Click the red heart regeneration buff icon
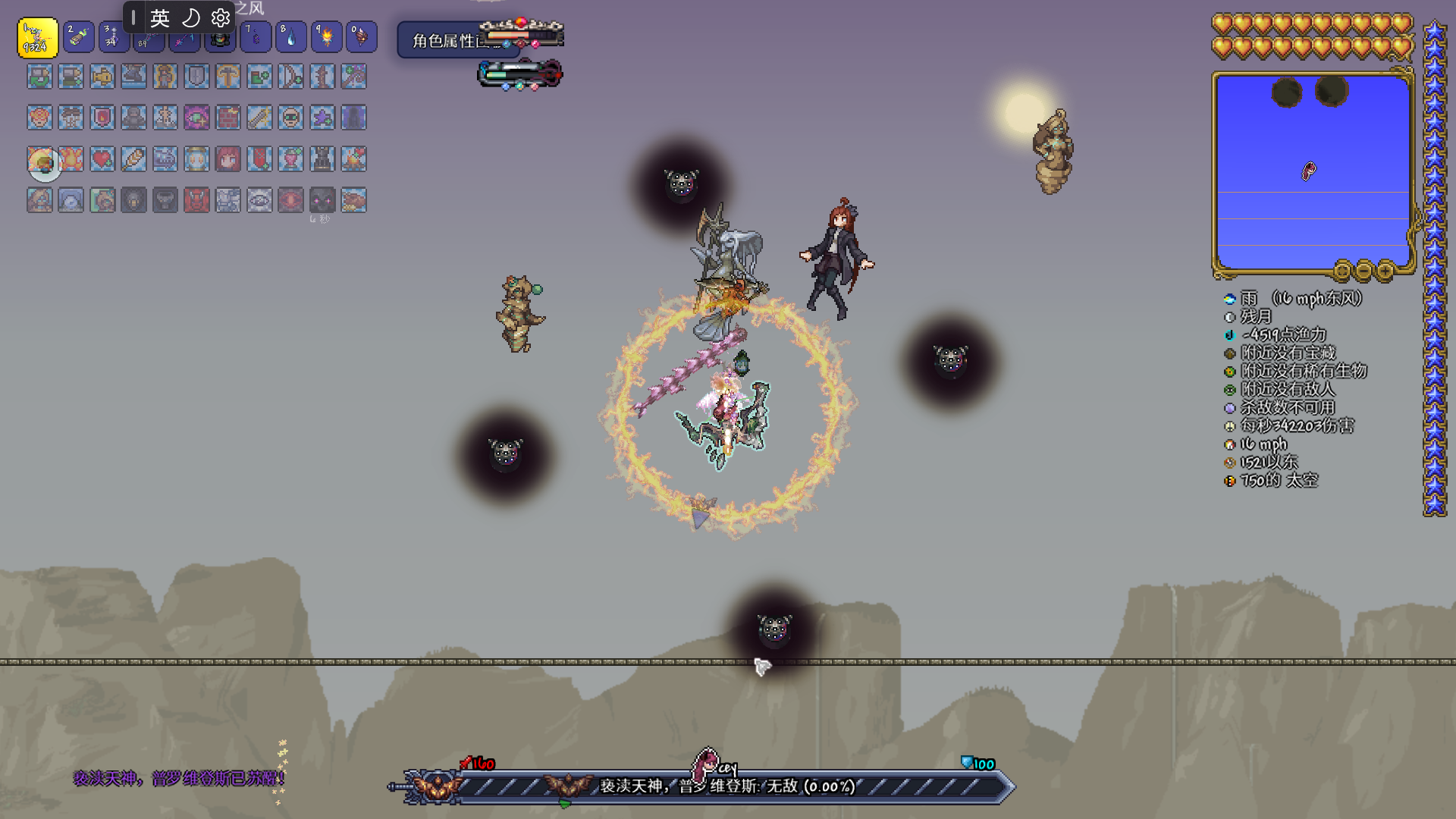Screen dimensions: 1456x819 (x=102, y=159)
